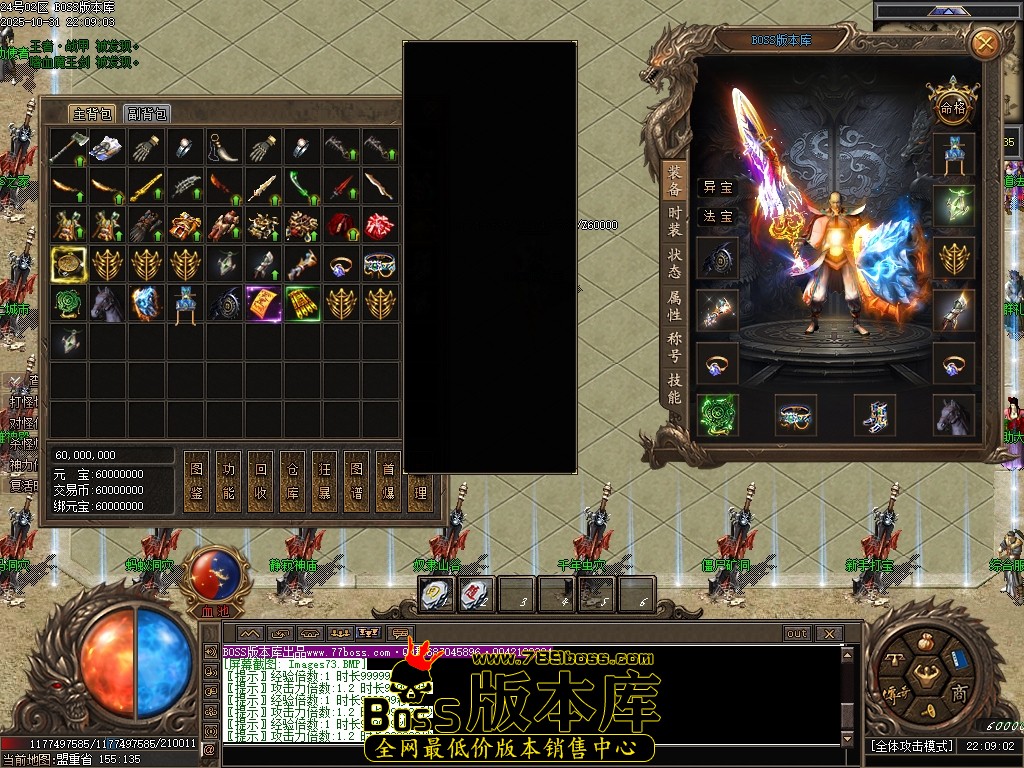Pick the purple-bordered yellow talisman item
Screen dimensions: 1024x768
click(263, 303)
